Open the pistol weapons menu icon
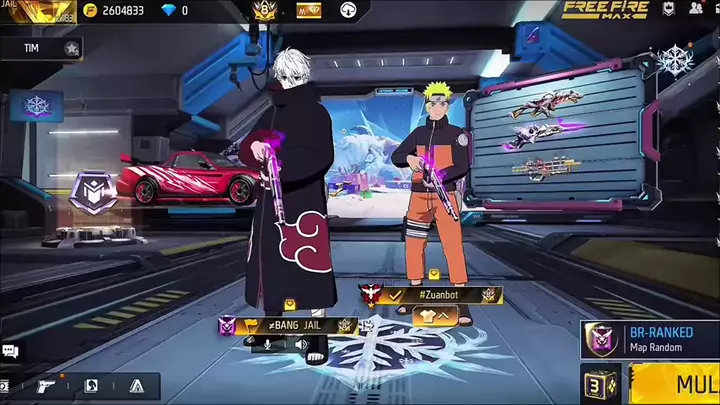The height and width of the screenshot is (405, 720). (46, 386)
